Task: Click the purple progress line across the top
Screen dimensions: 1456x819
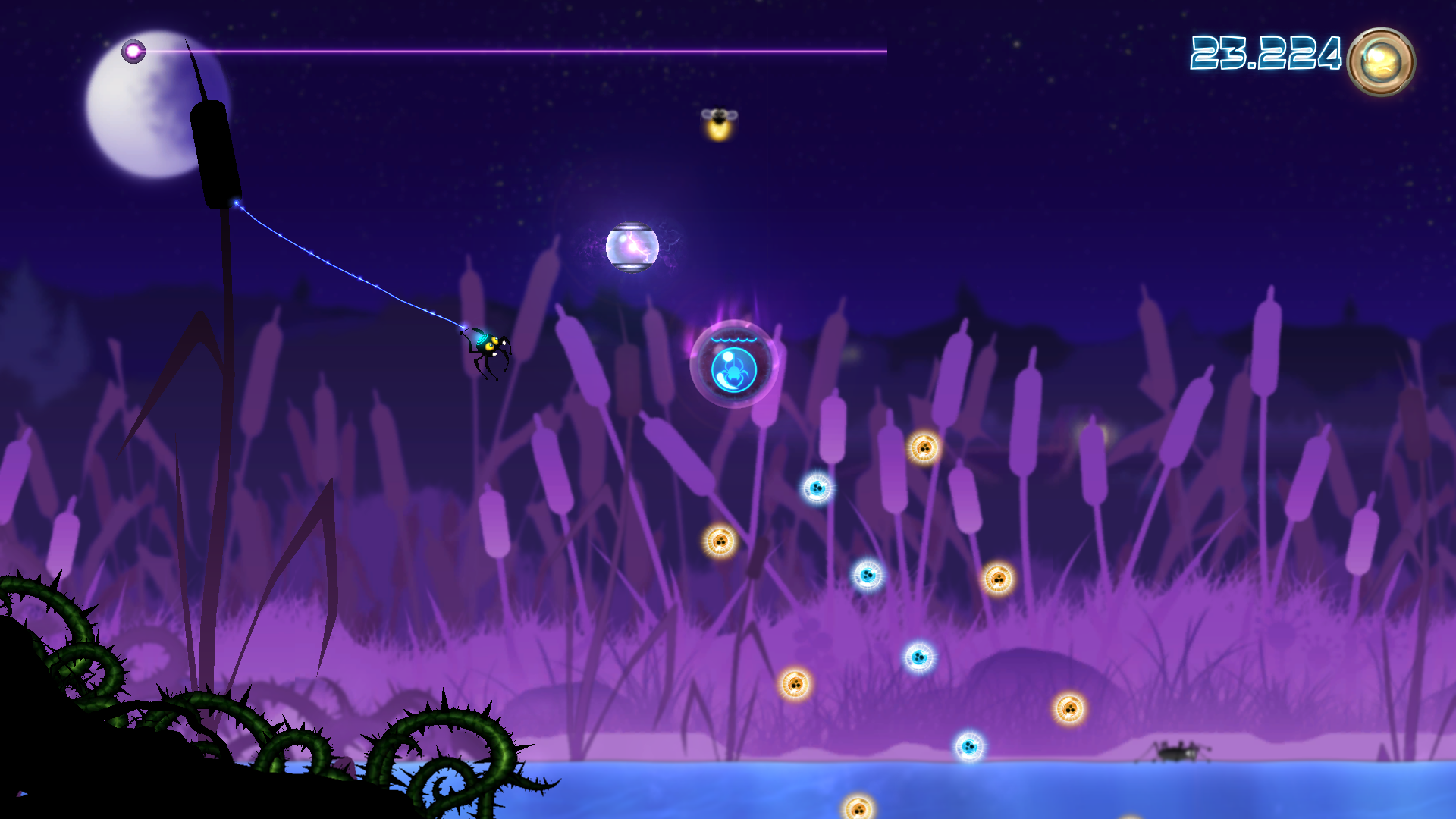Action: click(531, 51)
